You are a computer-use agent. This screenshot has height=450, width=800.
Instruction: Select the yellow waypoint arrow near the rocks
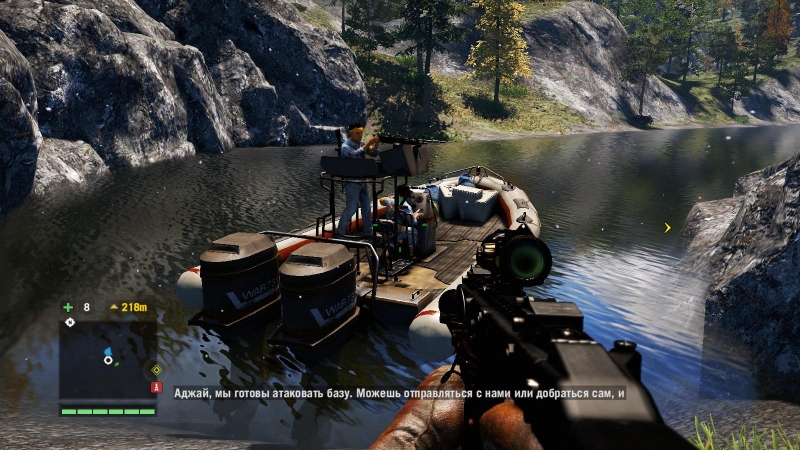tap(668, 228)
